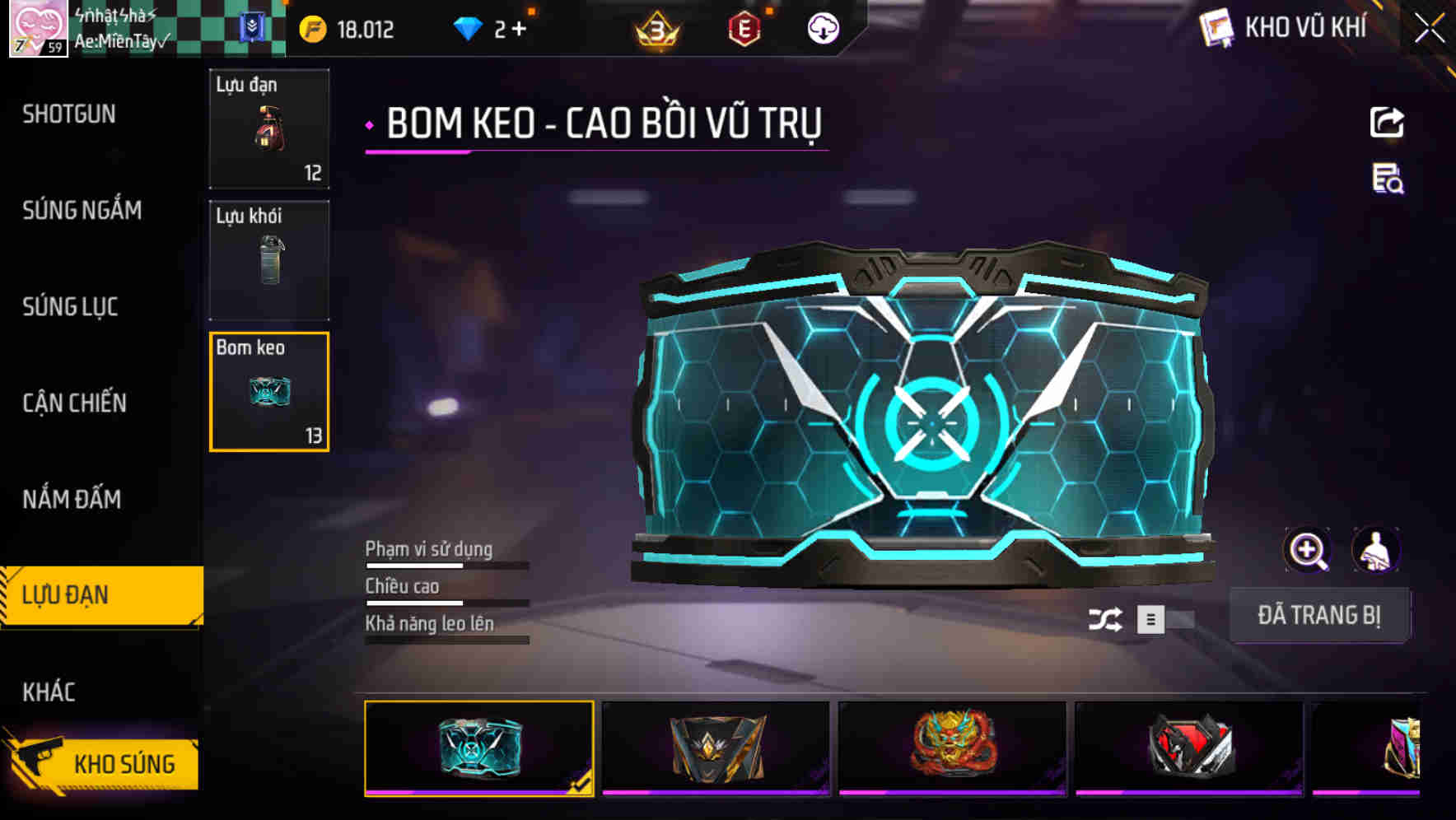Click the share icon near the screen title
Screen dimensions: 1456x820
1387,122
